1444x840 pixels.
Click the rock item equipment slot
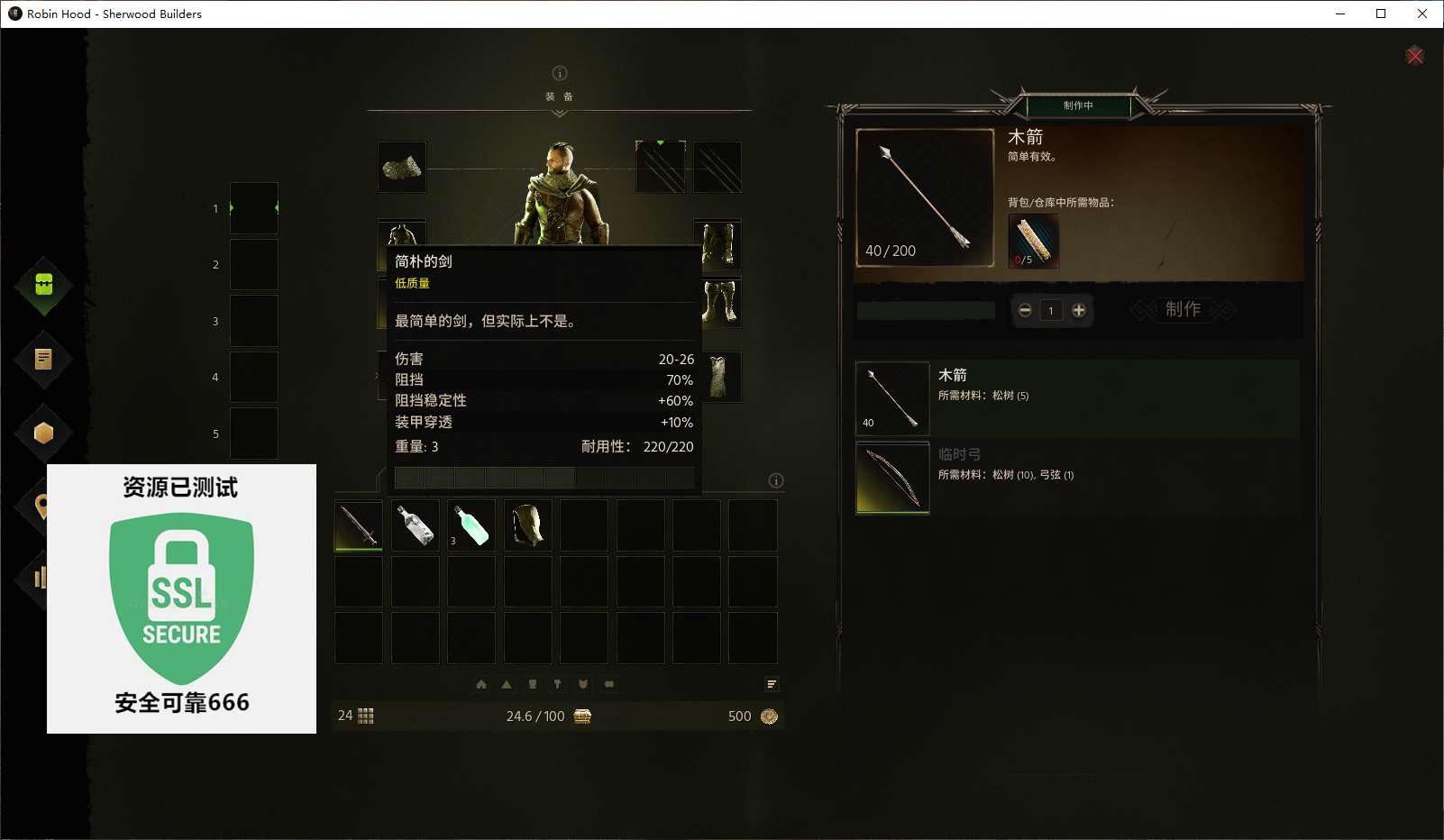pos(401,167)
